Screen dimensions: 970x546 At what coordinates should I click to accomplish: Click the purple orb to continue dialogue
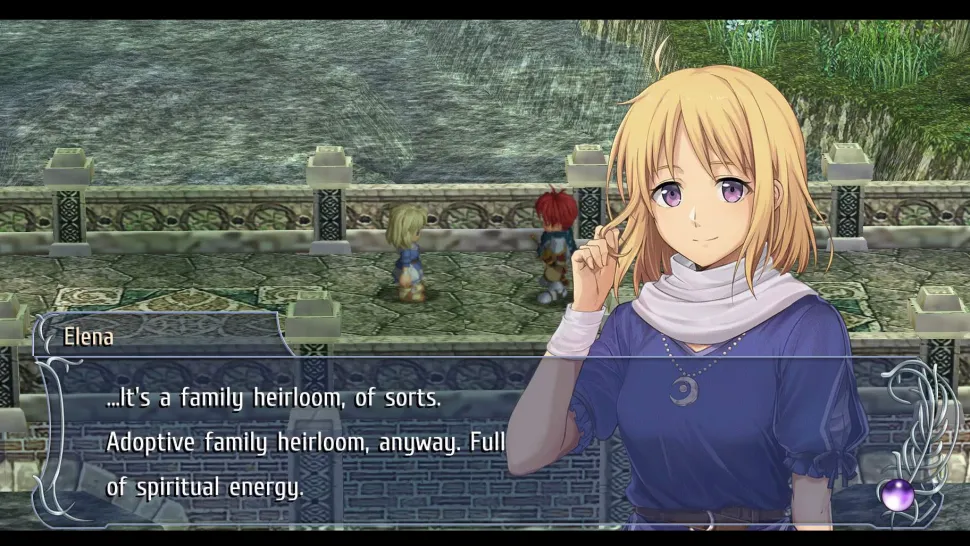pyautogui.click(x=896, y=492)
